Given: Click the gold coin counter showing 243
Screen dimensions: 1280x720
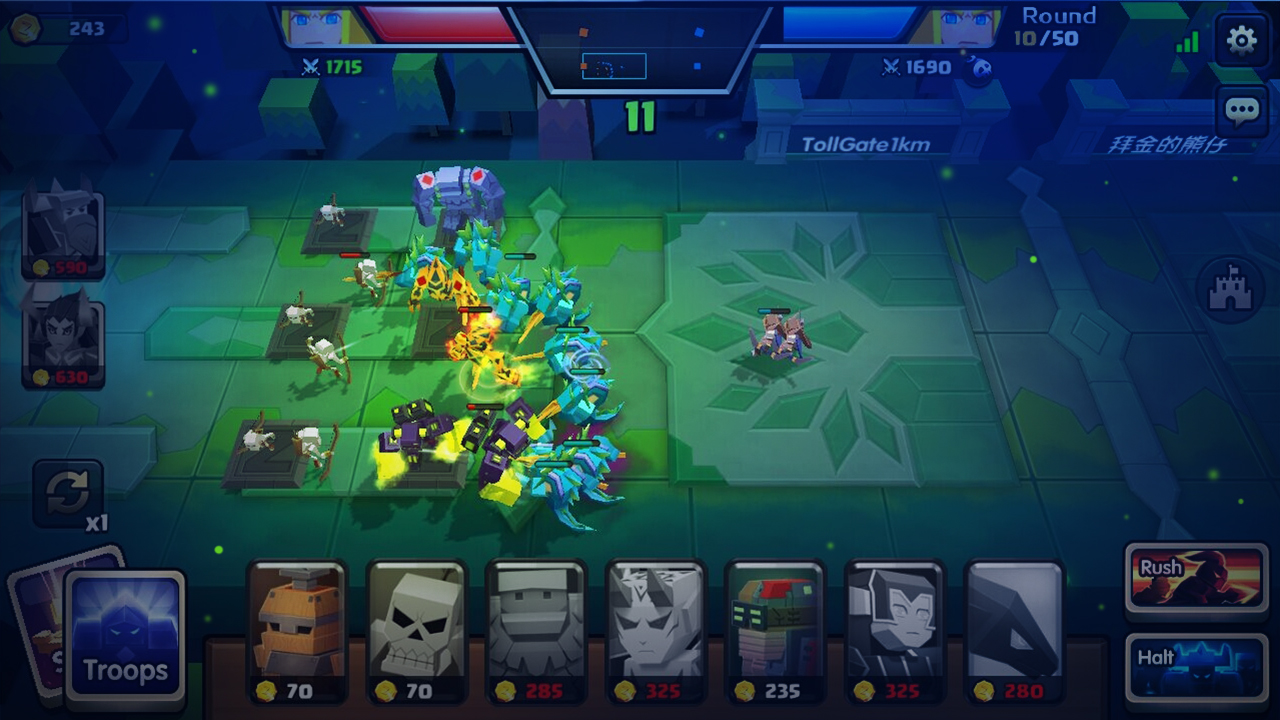Looking at the screenshot, I should (x=70, y=28).
